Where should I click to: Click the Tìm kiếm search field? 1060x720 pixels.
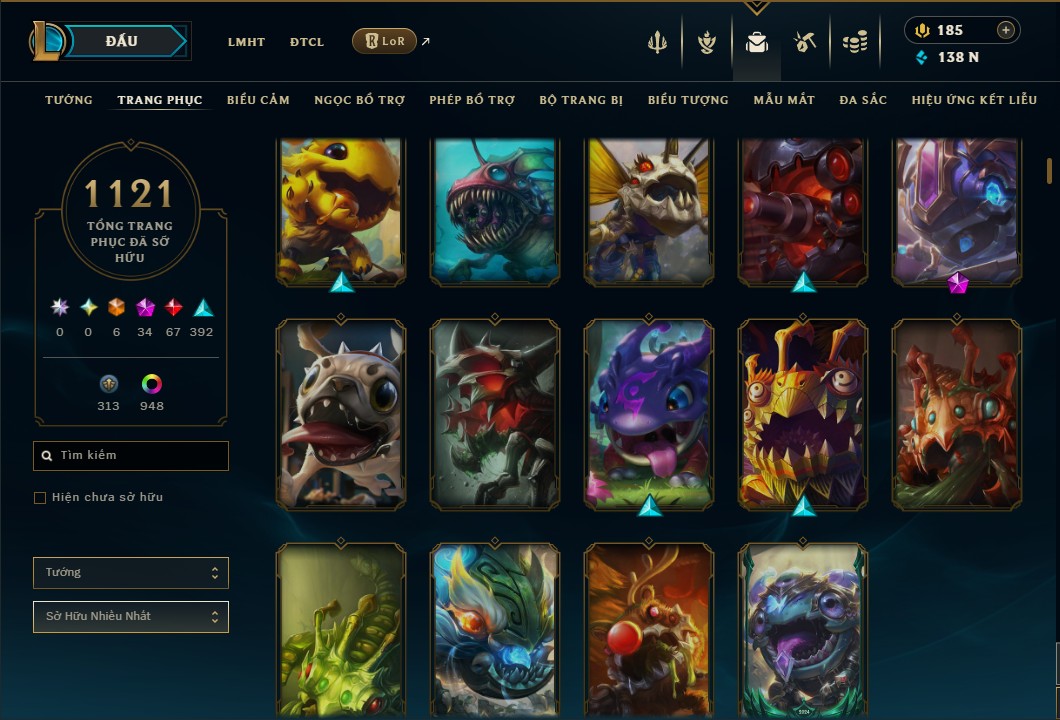tap(131, 456)
